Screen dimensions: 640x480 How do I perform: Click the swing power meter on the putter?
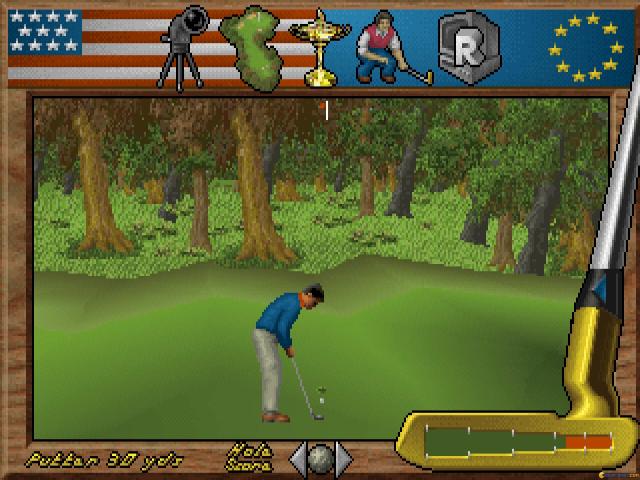(518, 440)
